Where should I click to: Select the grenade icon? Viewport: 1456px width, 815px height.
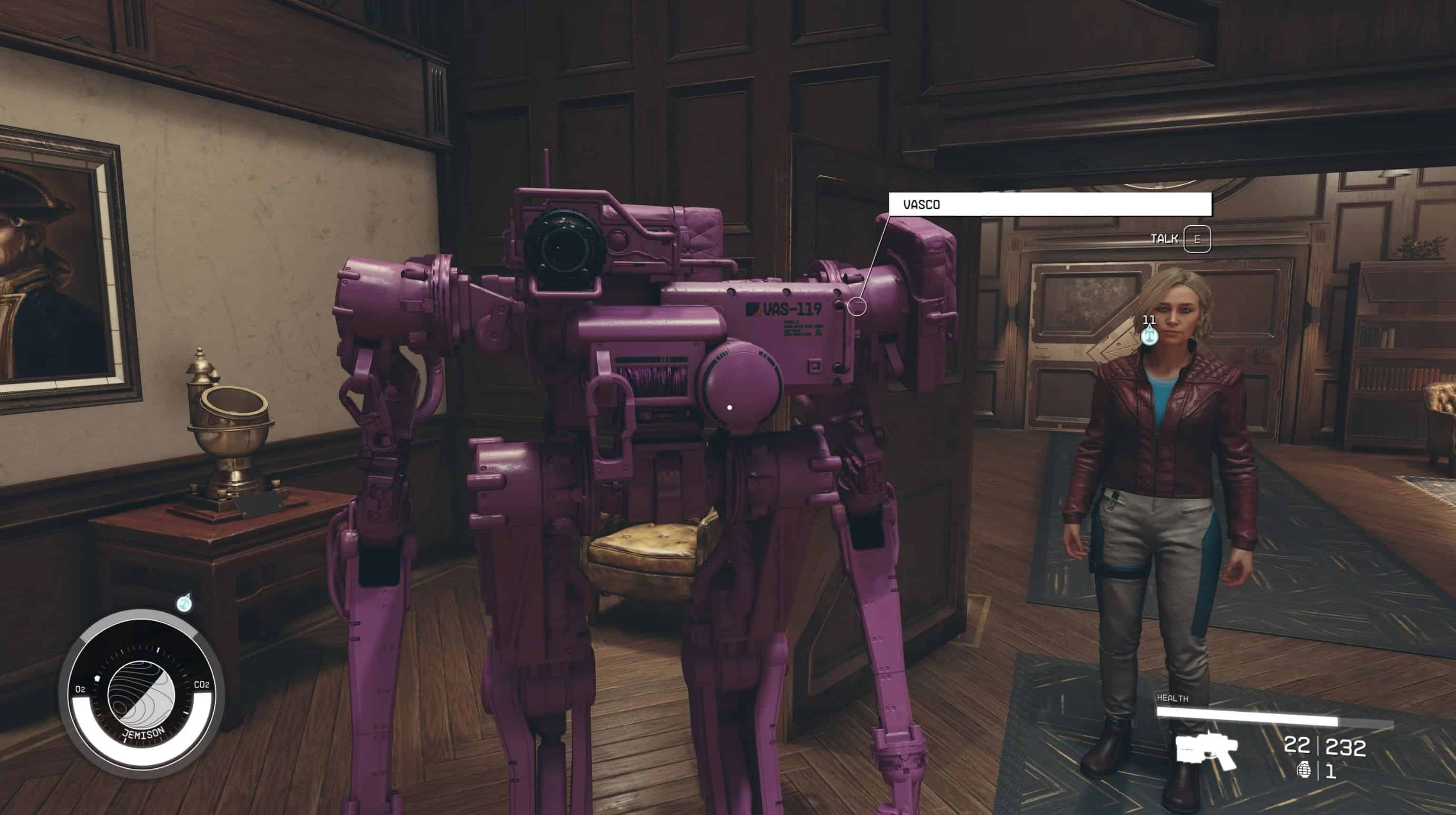[1304, 770]
